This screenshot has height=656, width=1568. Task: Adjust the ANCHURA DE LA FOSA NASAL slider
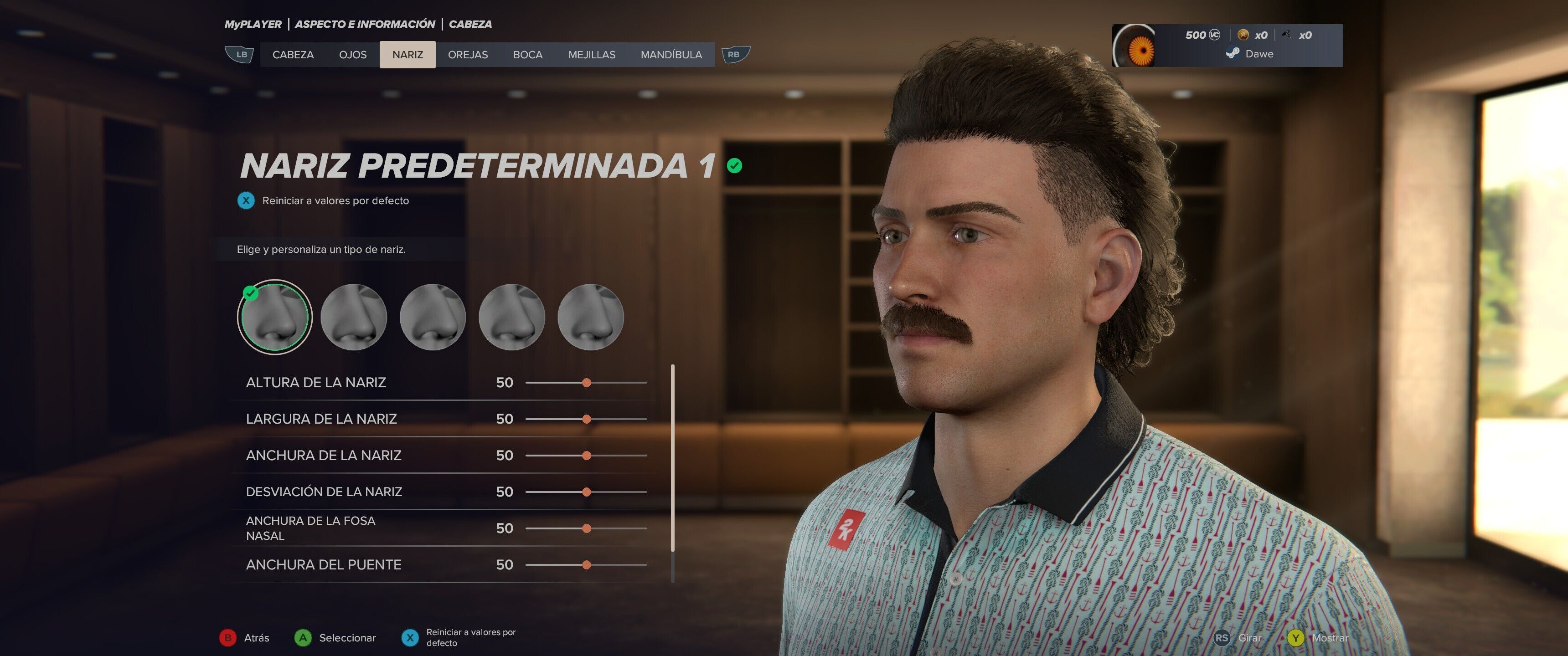[x=586, y=528]
